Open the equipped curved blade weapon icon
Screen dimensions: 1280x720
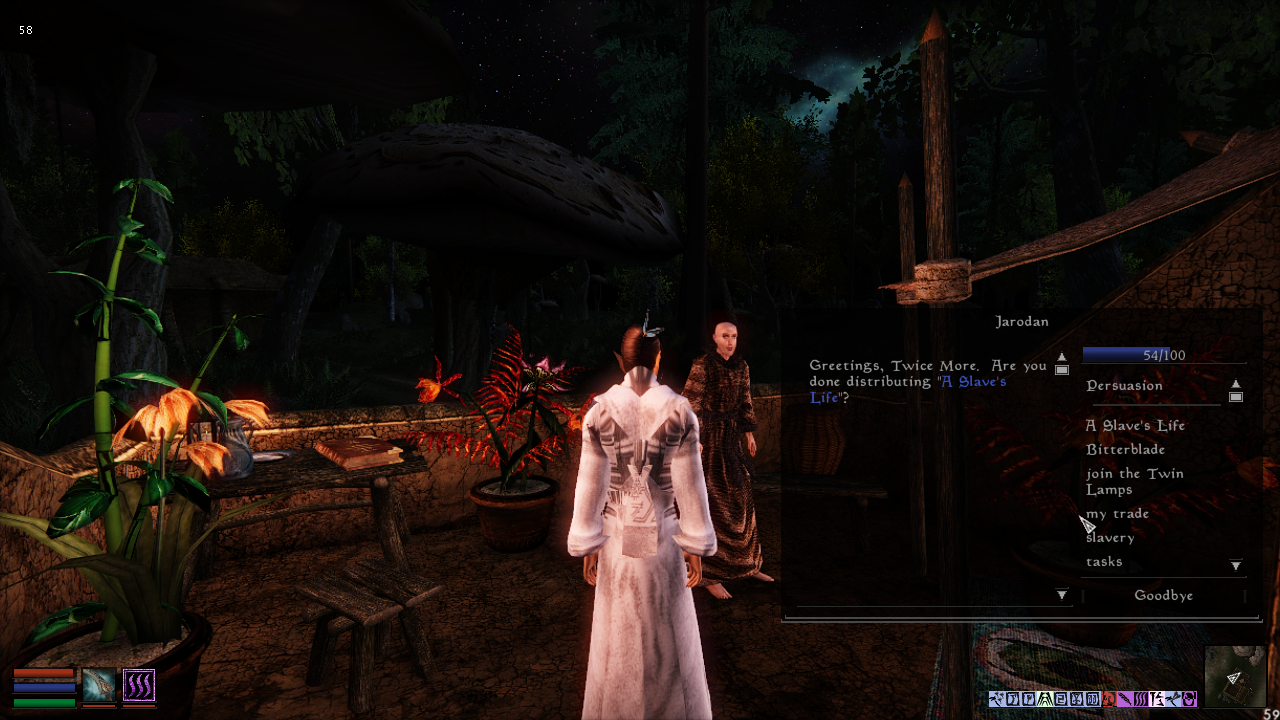coord(99,685)
